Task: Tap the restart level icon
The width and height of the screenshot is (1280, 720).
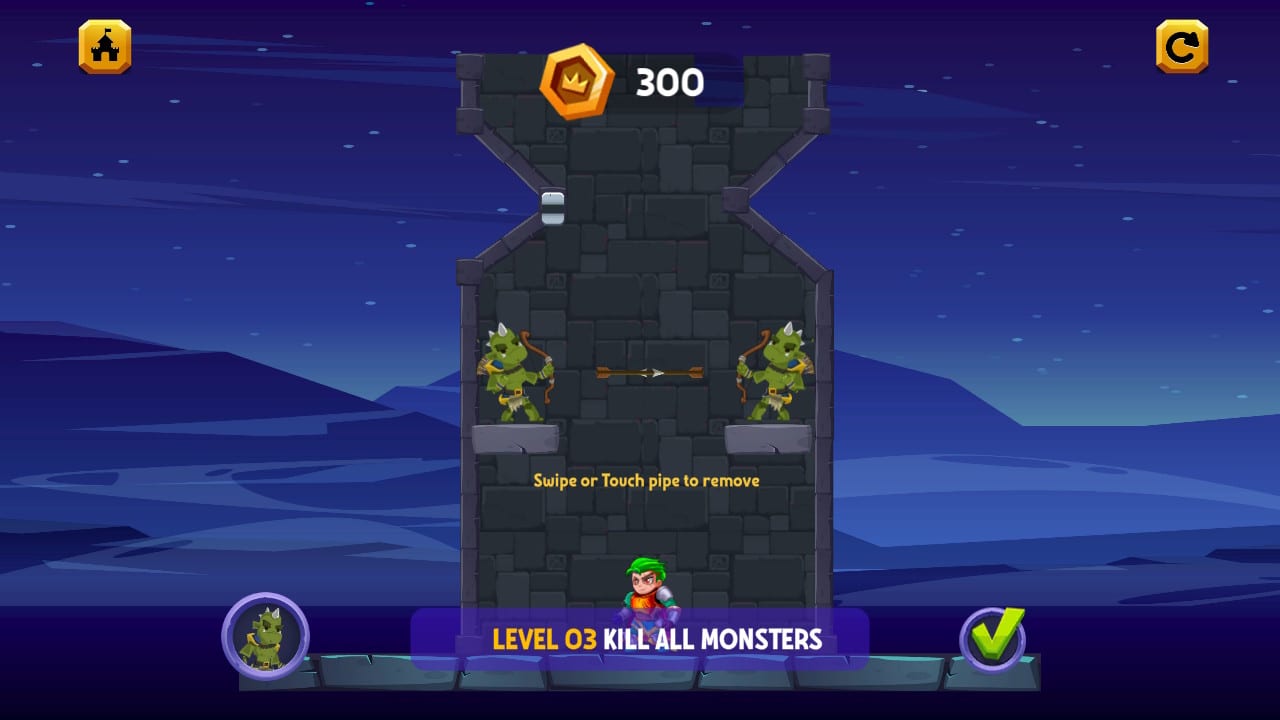Action: (x=1181, y=45)
